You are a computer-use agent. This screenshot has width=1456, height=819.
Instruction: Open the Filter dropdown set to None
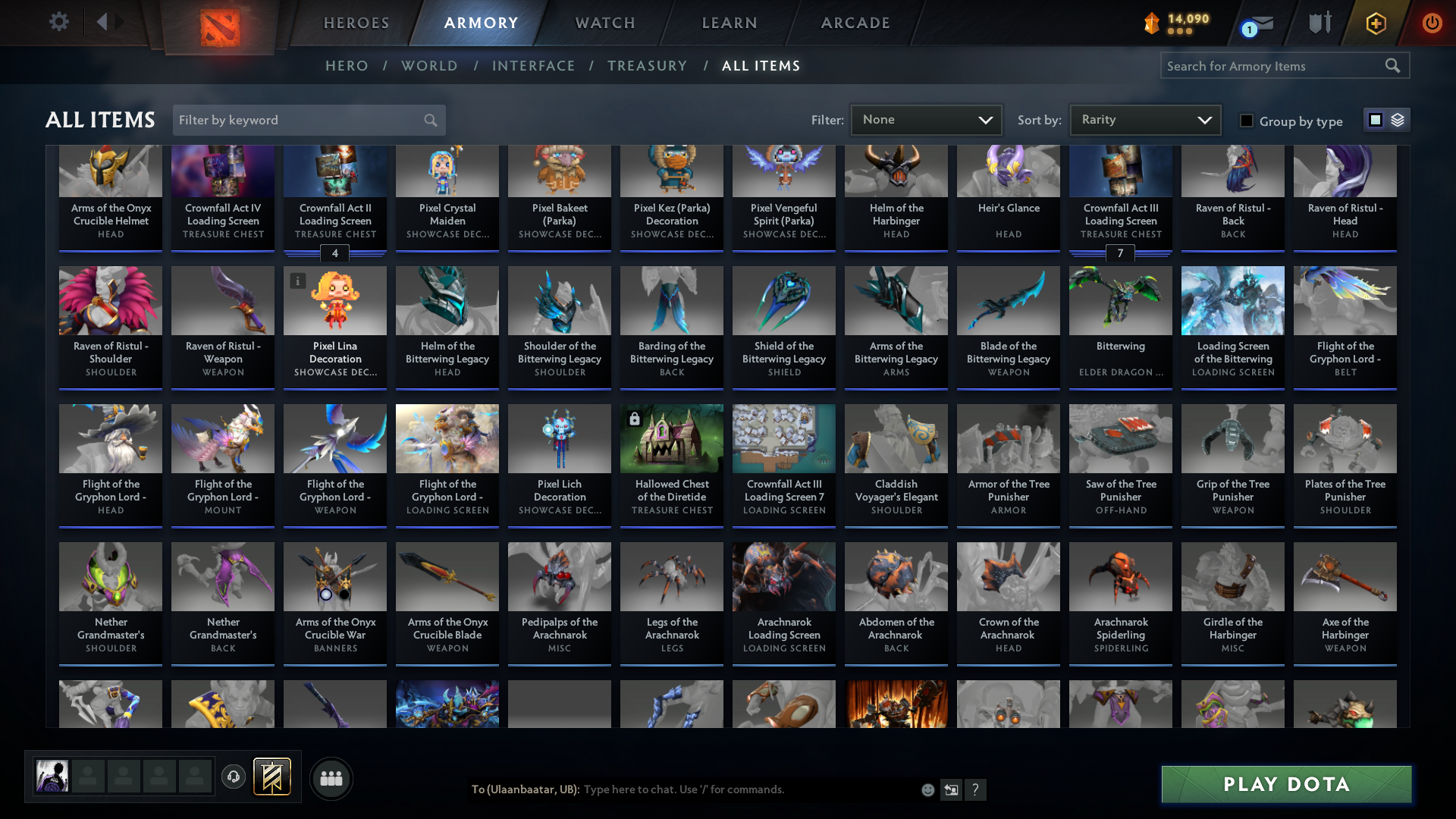click(x=926, y=119)
